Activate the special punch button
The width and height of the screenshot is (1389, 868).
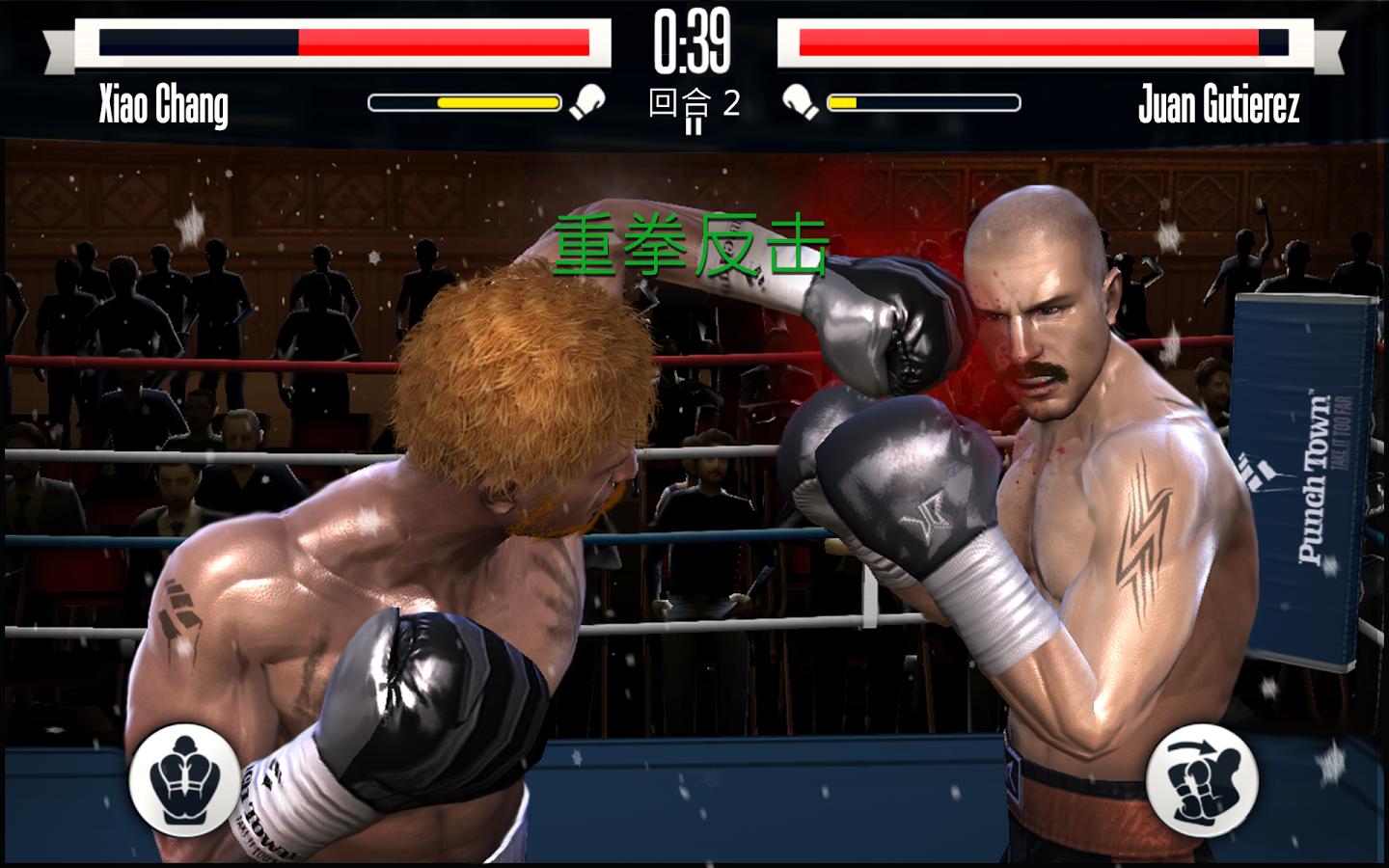(x=1202, y=778)
